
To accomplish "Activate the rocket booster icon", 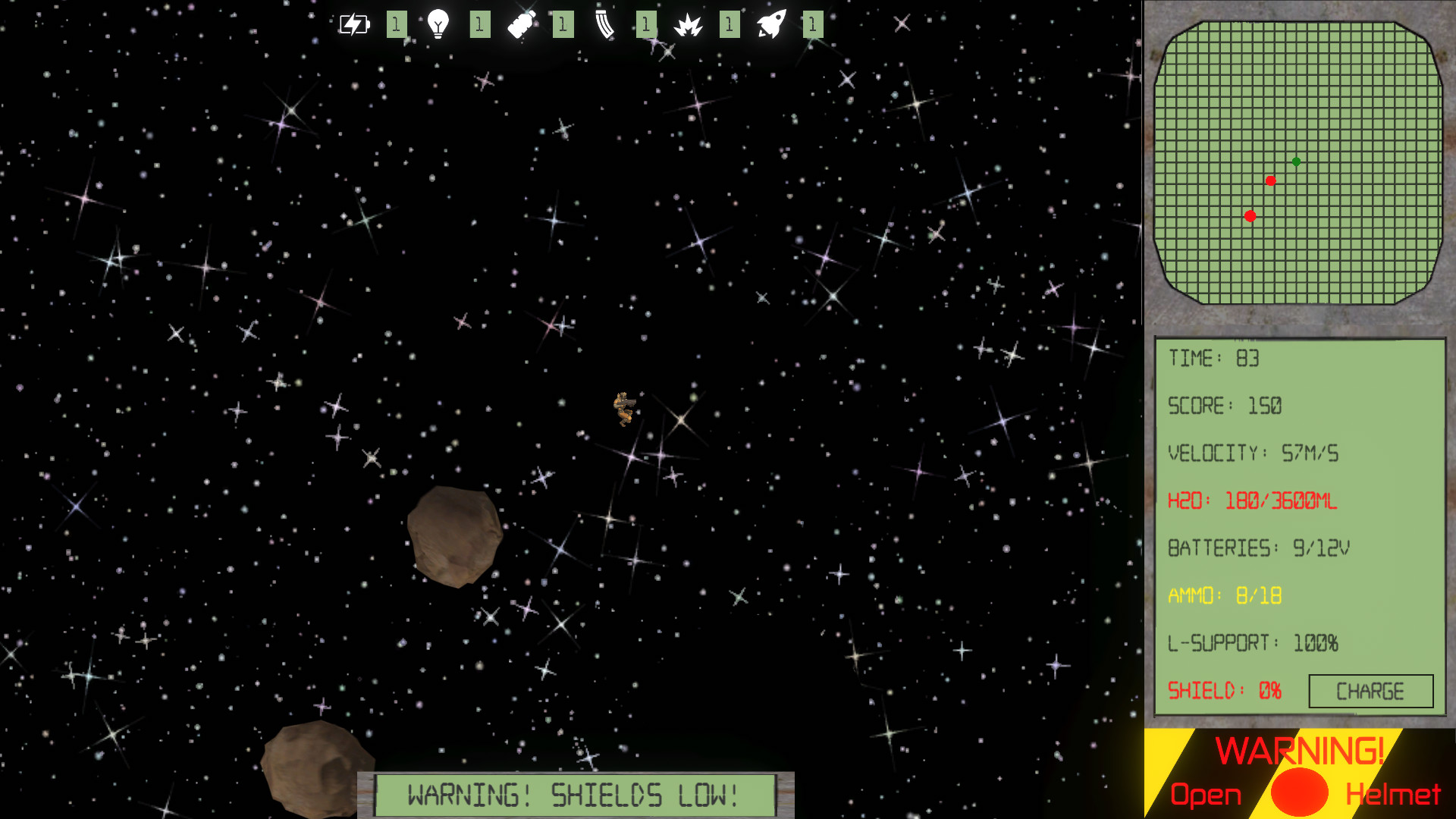I will coord(772,24).
